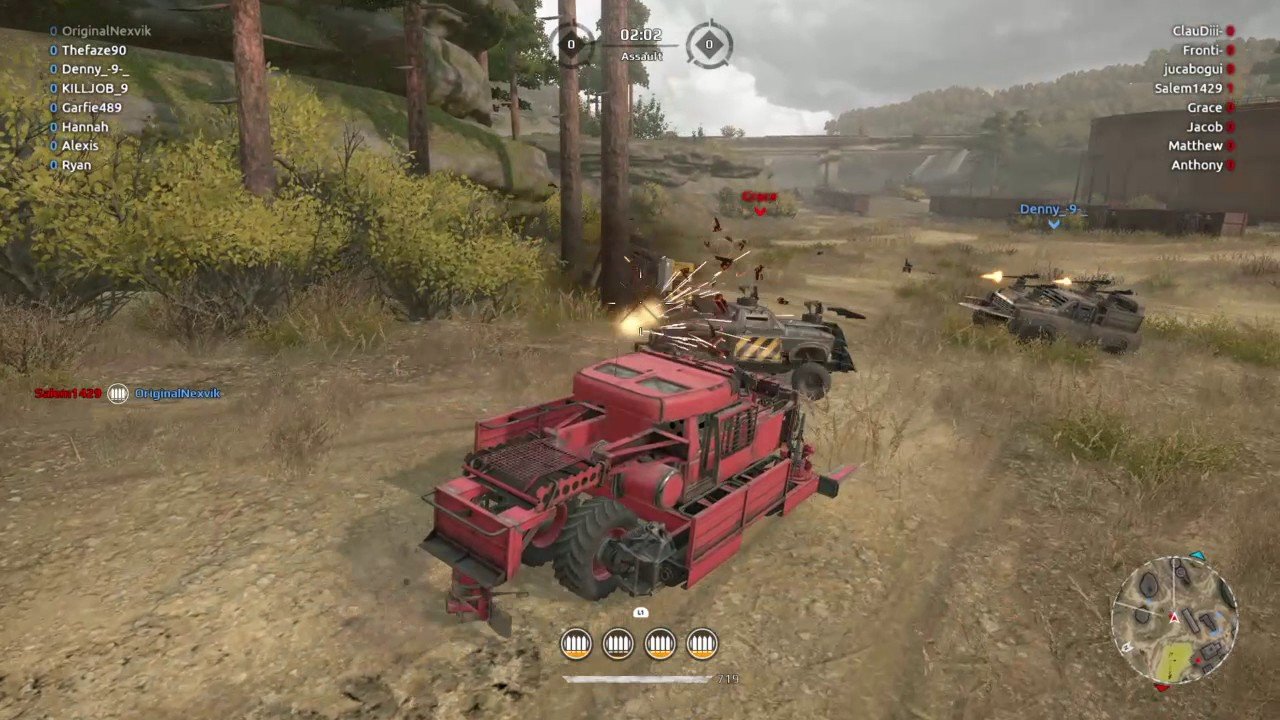The width and height of the screenshot is (1280, 720).
Task: Select Salem1429 in the enemy roster
Action: 1188,88
